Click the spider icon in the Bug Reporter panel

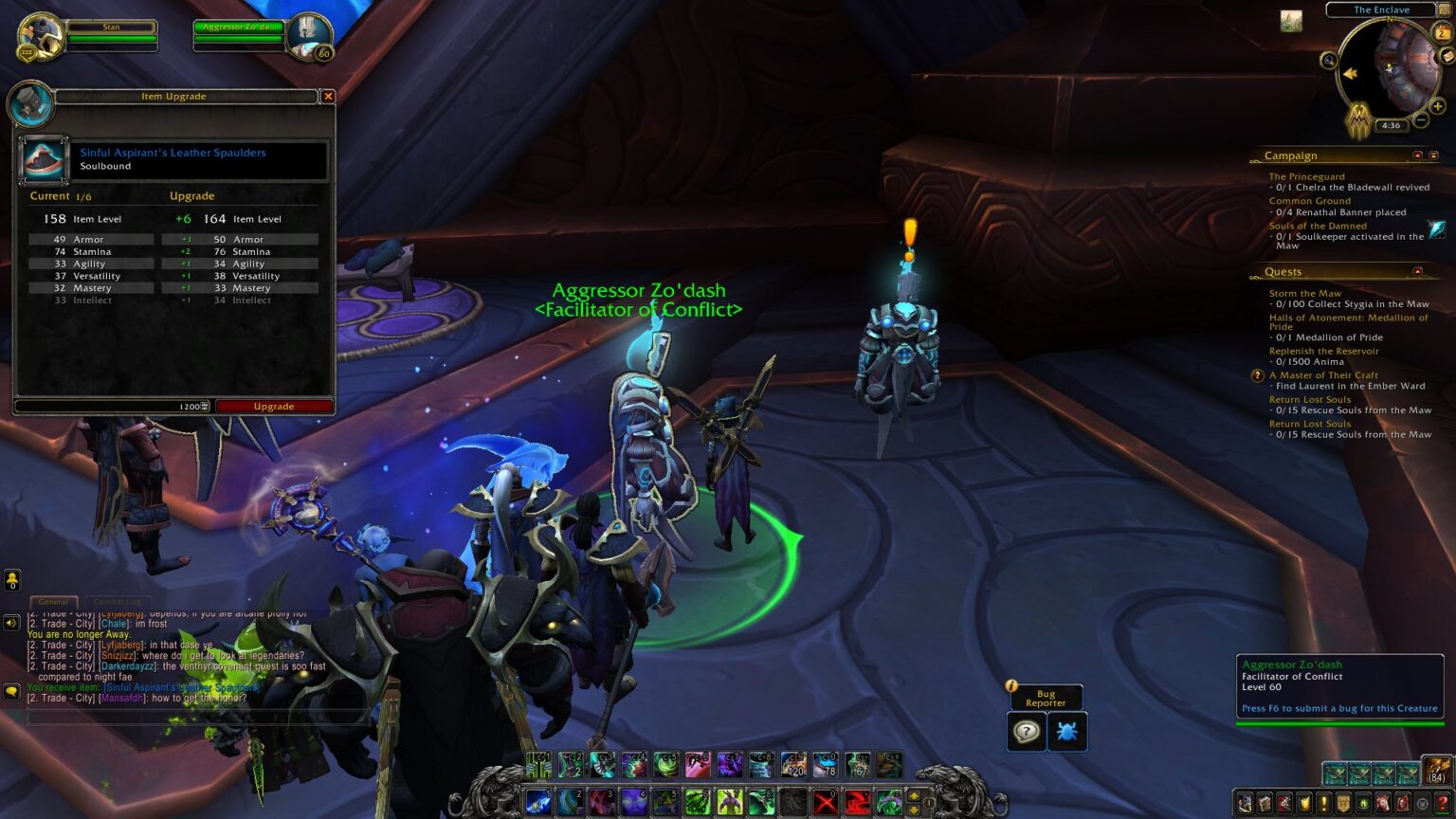1066,731
